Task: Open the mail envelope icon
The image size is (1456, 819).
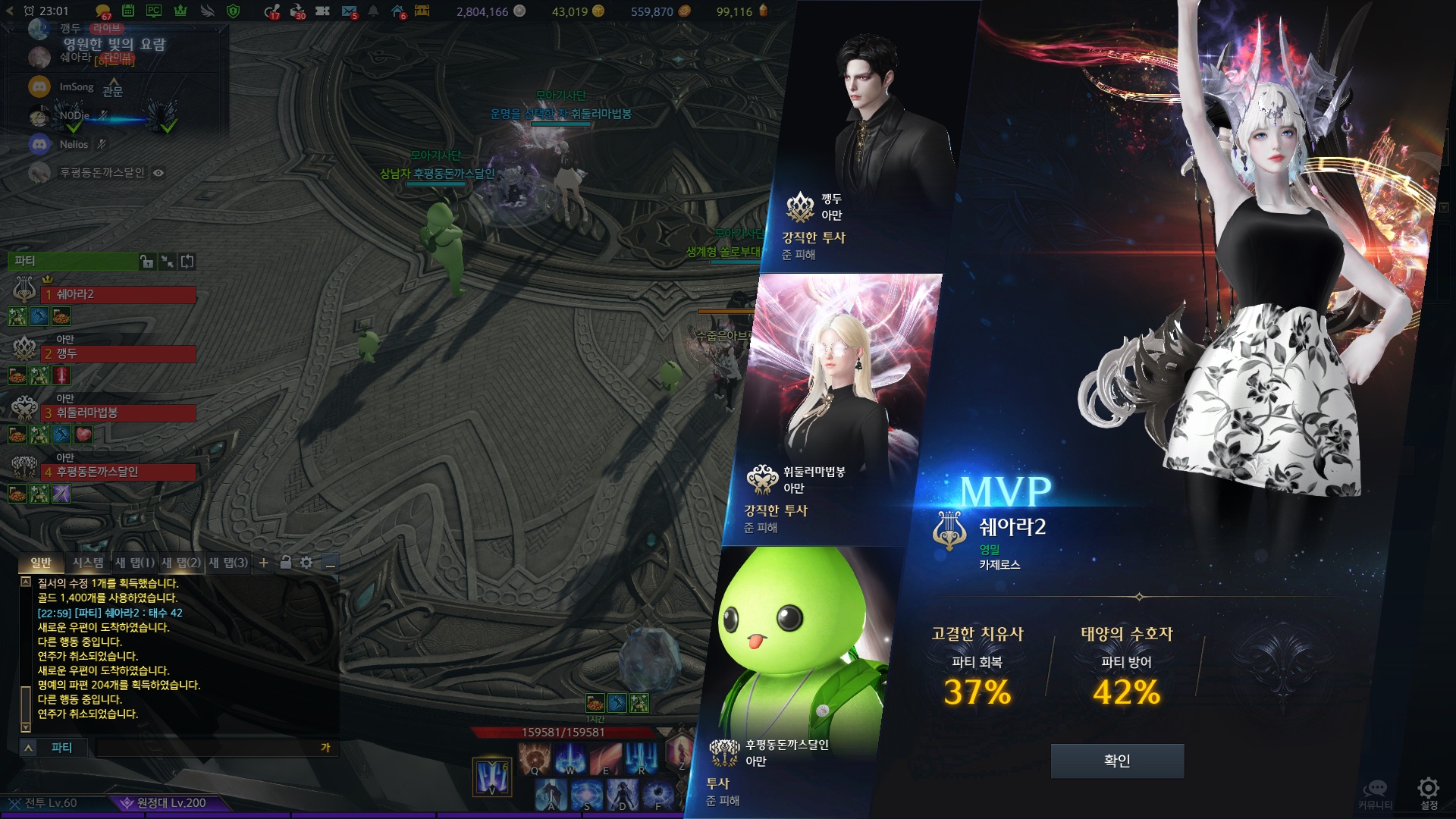Action: pos(349,11)
